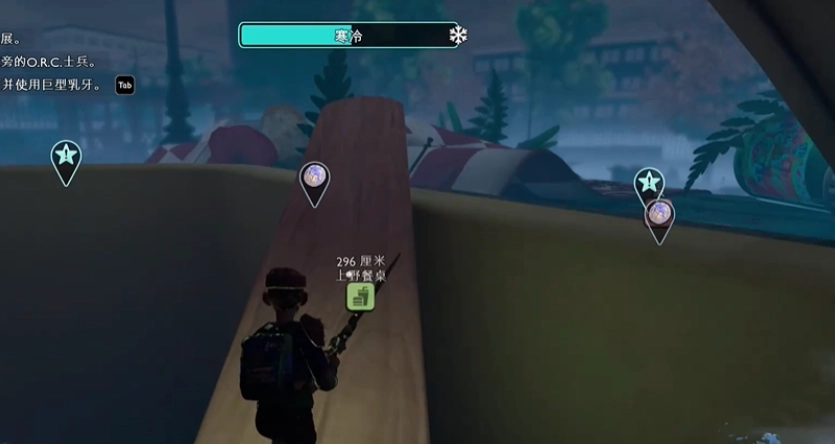835x444 pixels.
Task: Click the lone star quest marker by the objectives text
Action: [66, 156]
